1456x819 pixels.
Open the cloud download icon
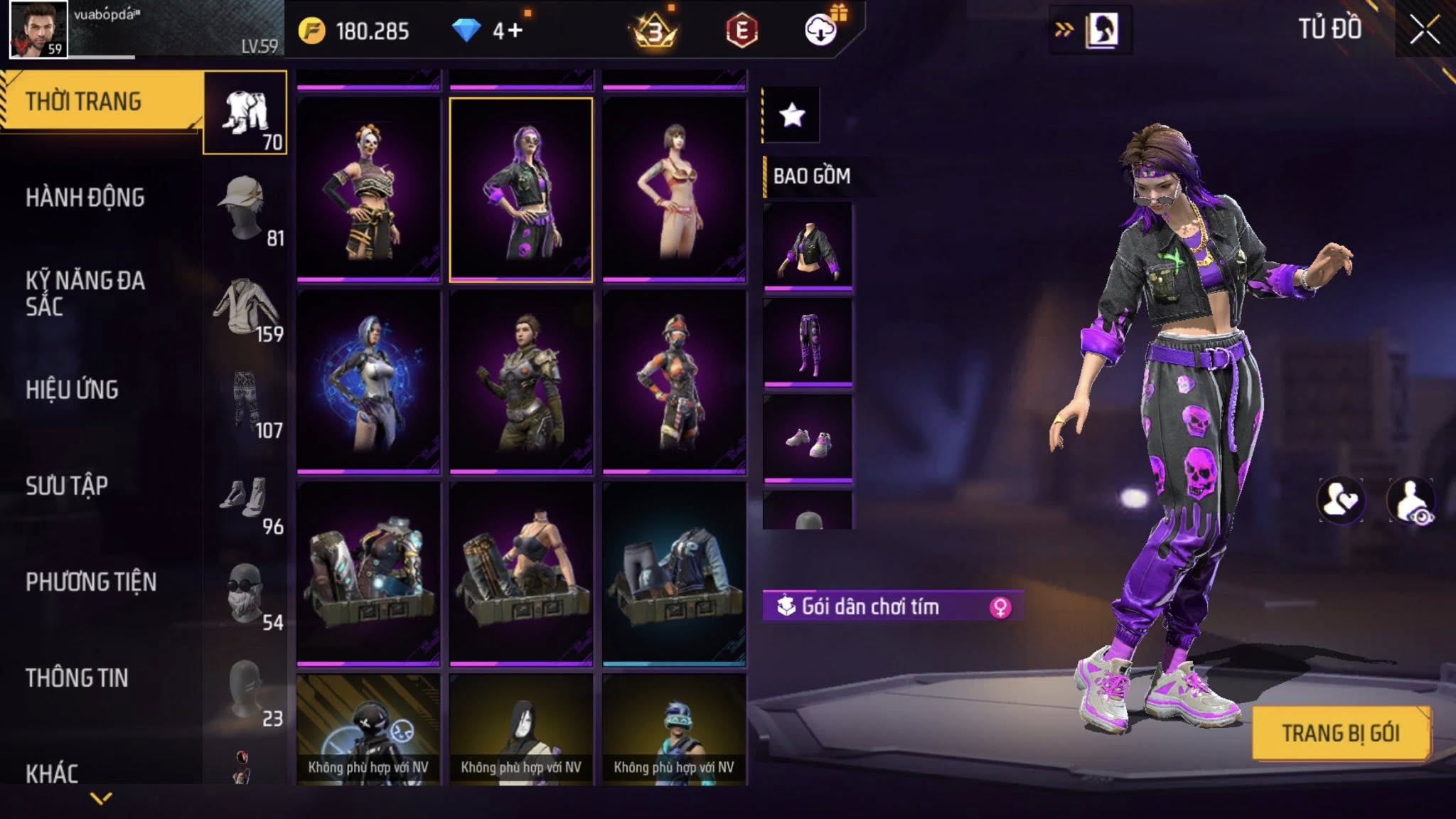tap(820, 31)
